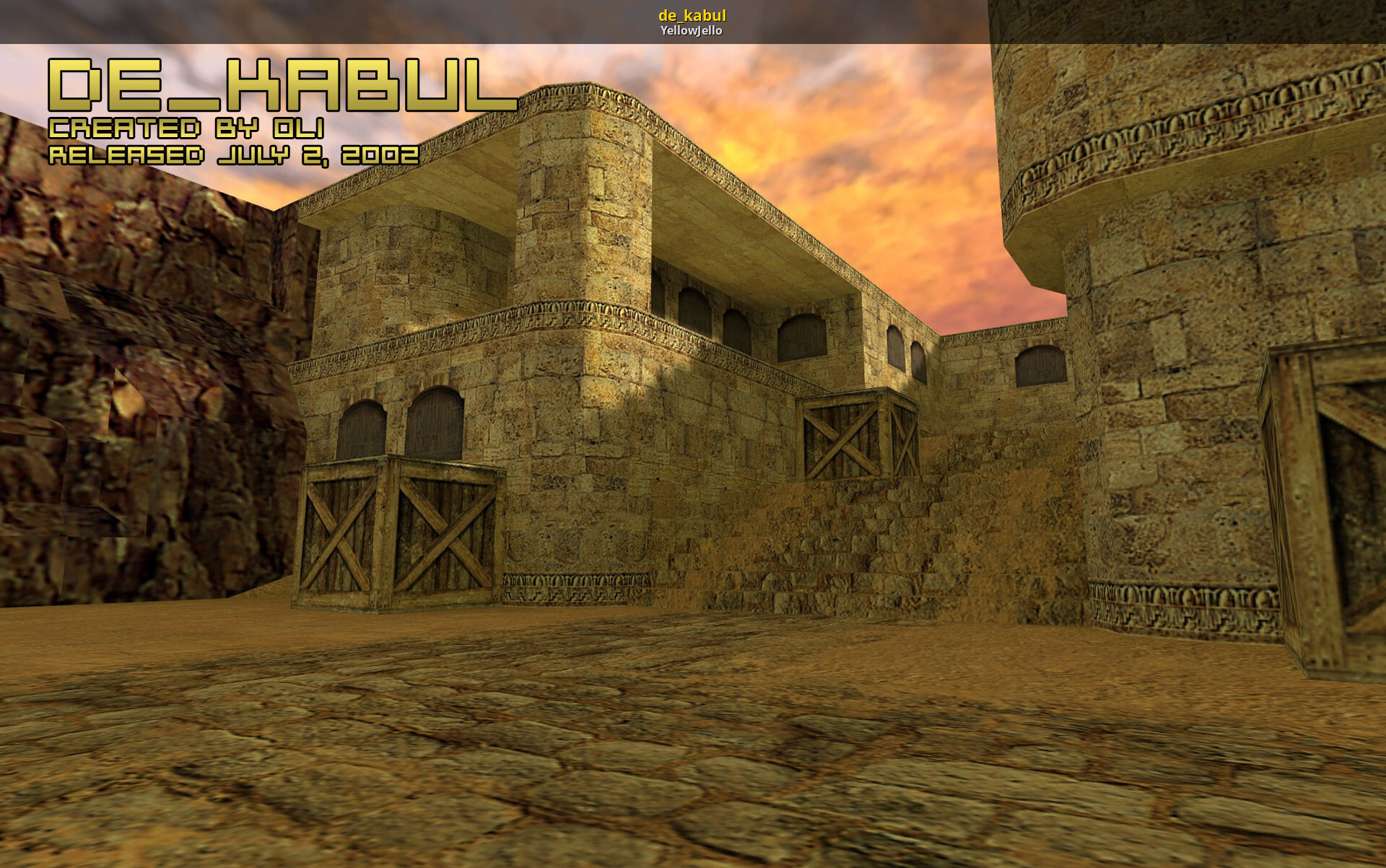This screenshot has width=1386, height=868.
Task: Visit the YellowJello author name
Action: (691, 30)
